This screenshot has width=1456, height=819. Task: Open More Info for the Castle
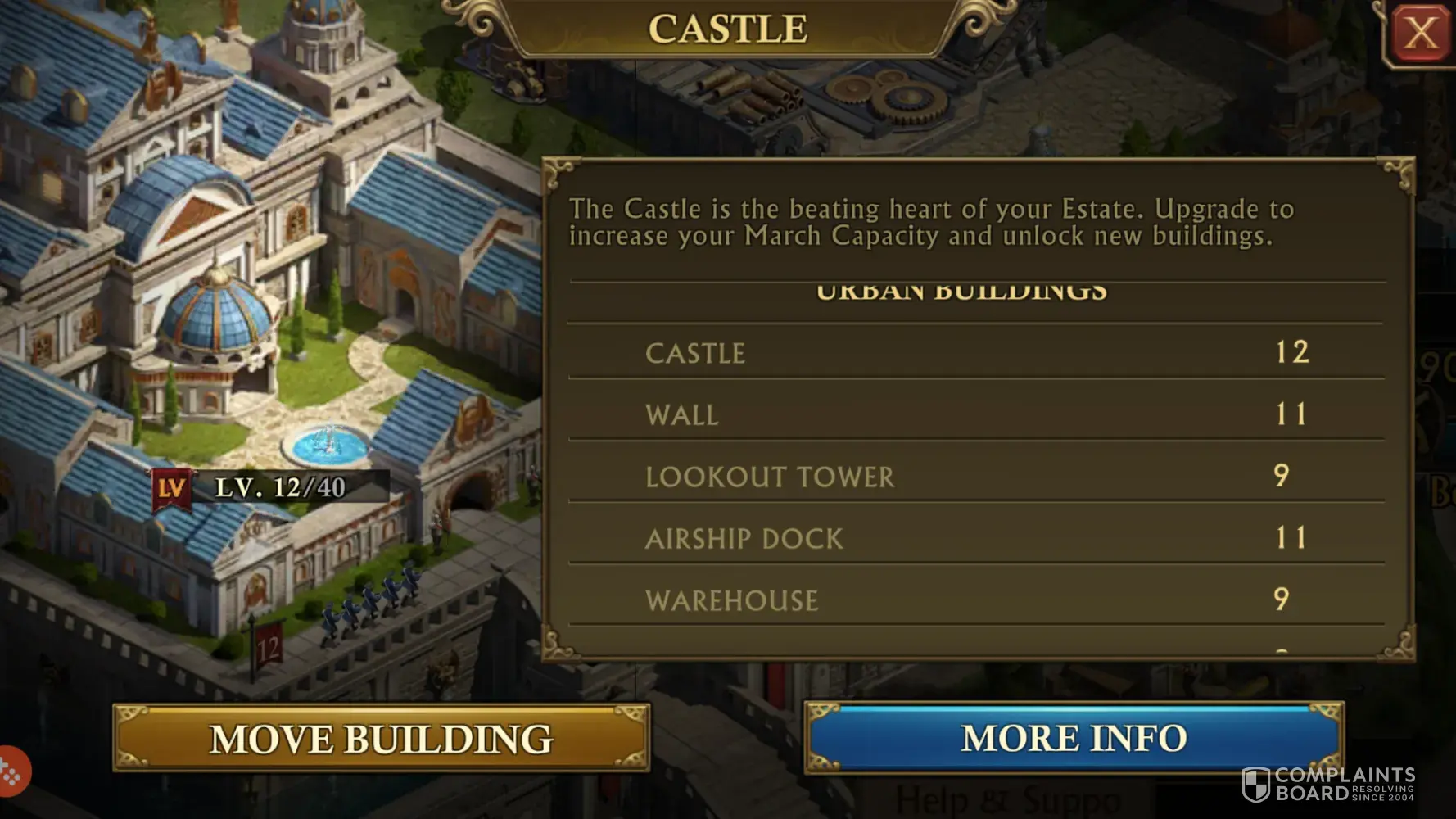[x=1074, y=738]
